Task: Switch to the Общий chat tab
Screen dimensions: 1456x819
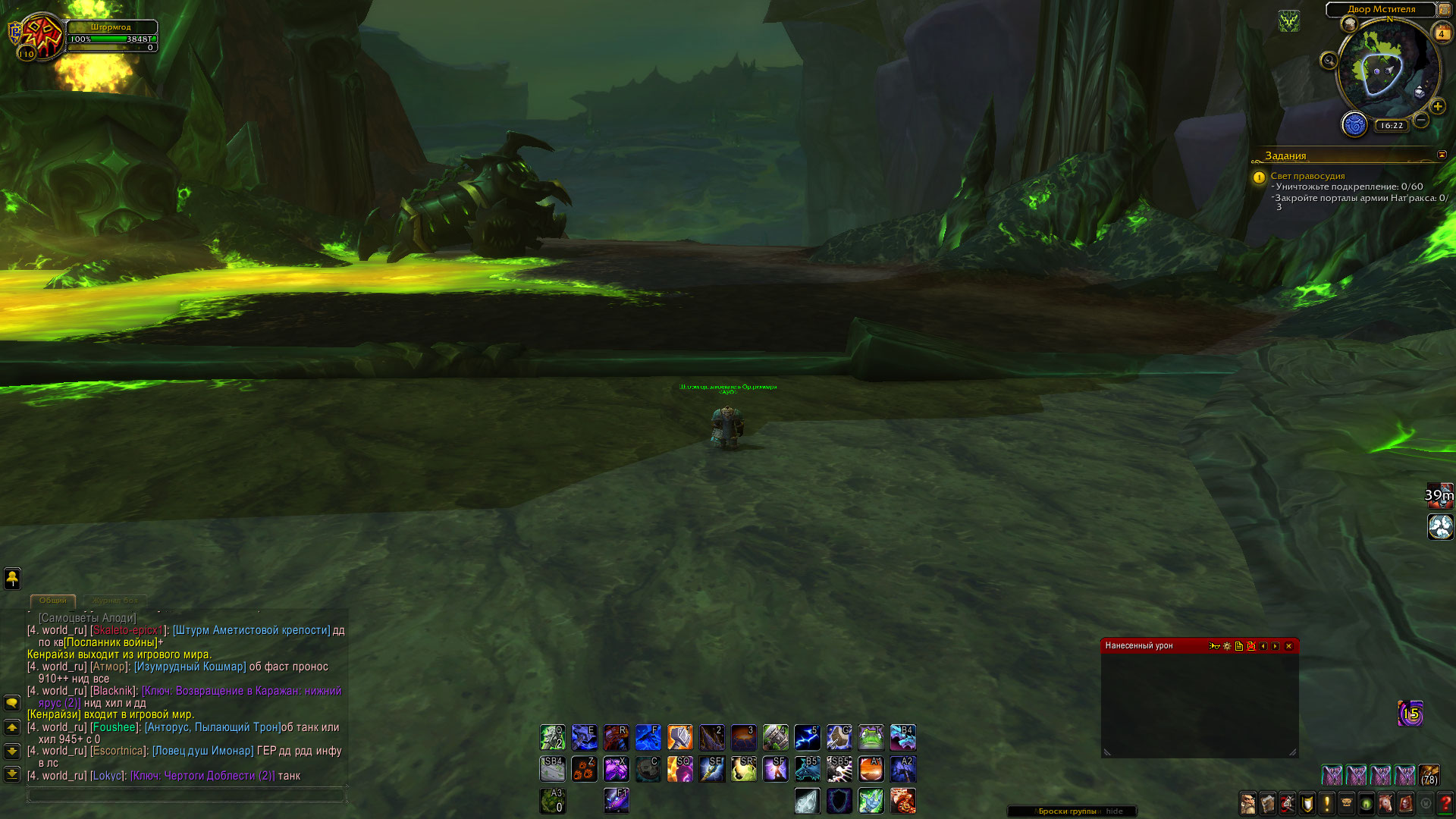Action: tap(53, 600)
